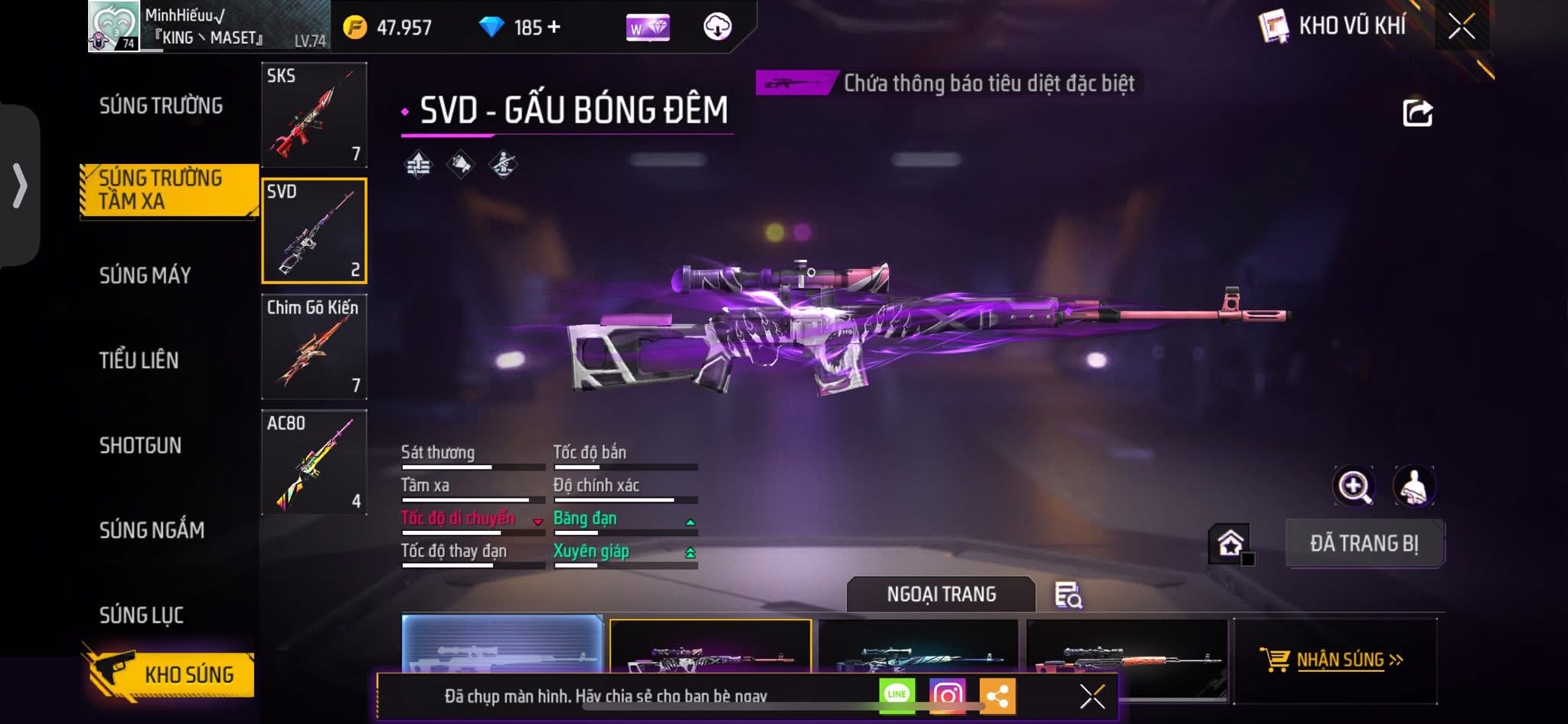
Task: Select the Súng Trường category
Action: coord(161,106)
